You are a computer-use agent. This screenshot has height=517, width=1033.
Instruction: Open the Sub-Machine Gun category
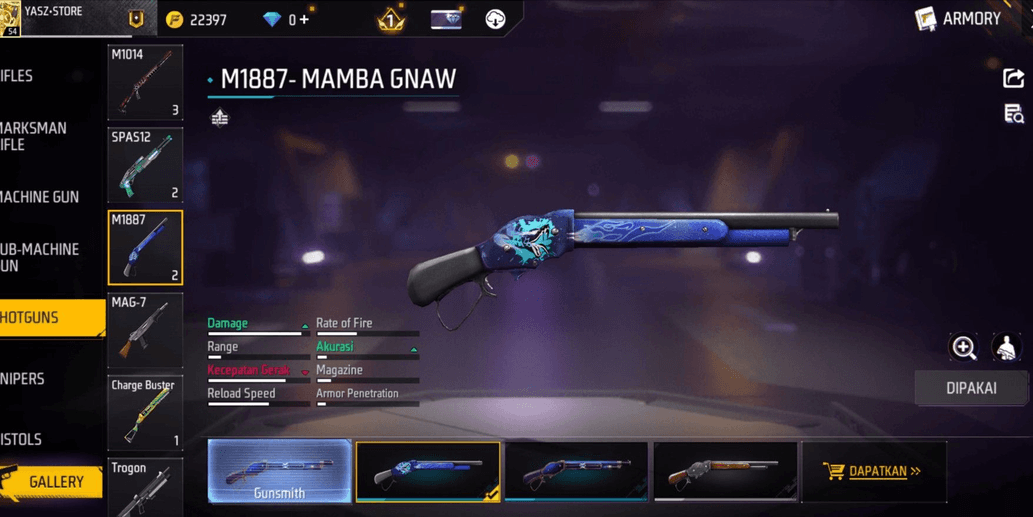point(40,257)
